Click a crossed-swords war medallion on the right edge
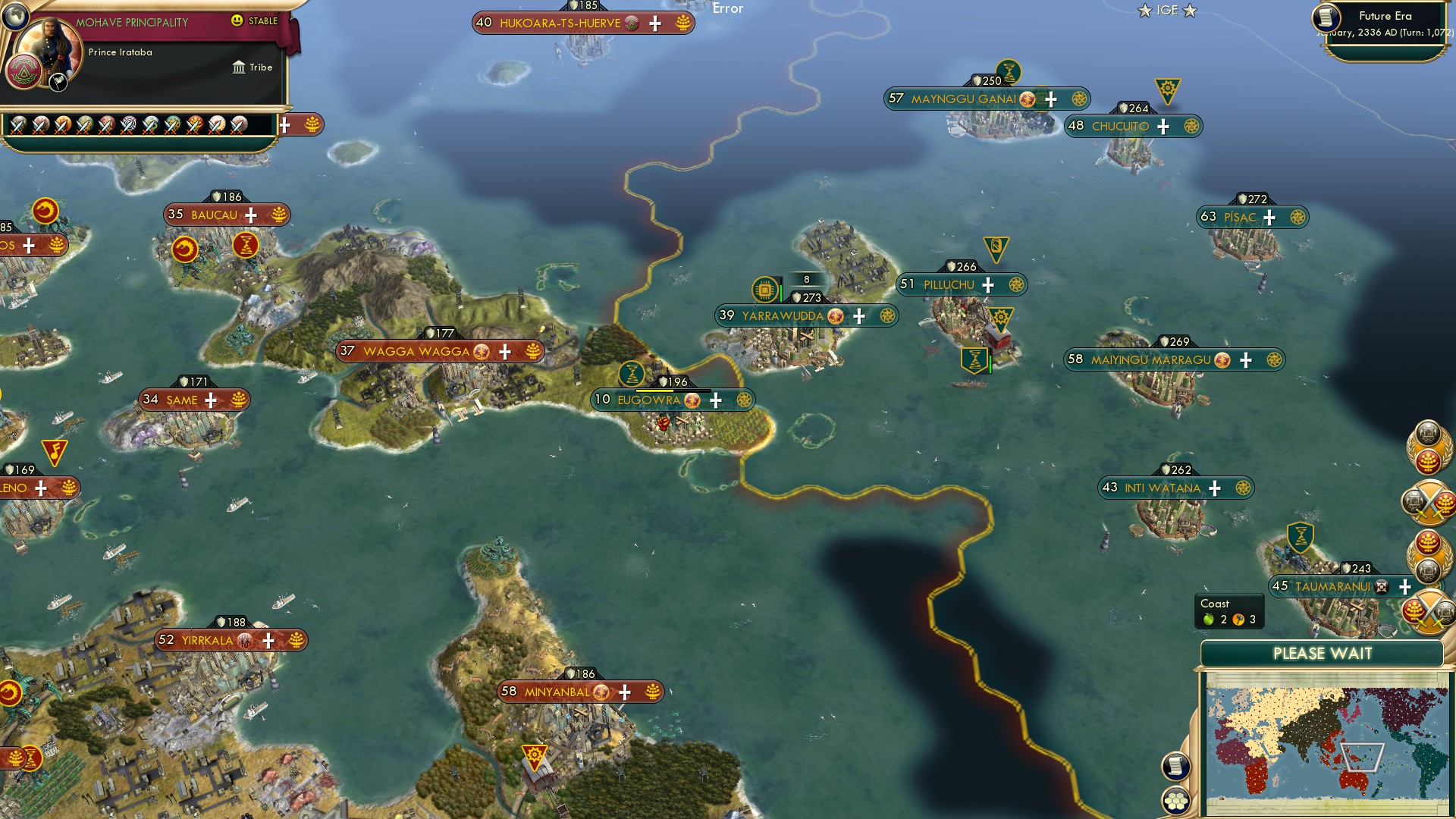The image size is (1456, 819). [x=1428, y=502]
